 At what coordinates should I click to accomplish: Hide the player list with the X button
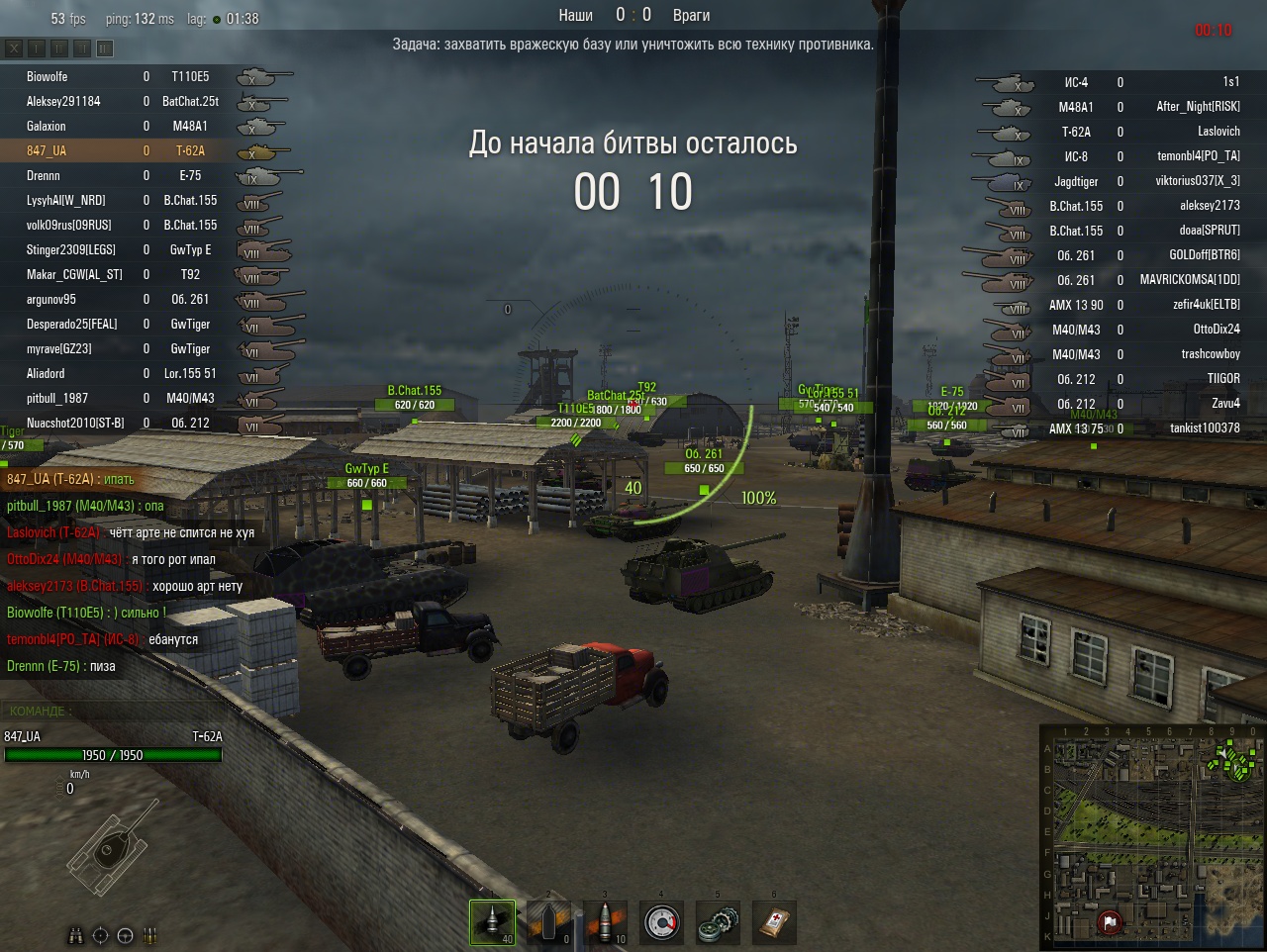click(14, 48)
